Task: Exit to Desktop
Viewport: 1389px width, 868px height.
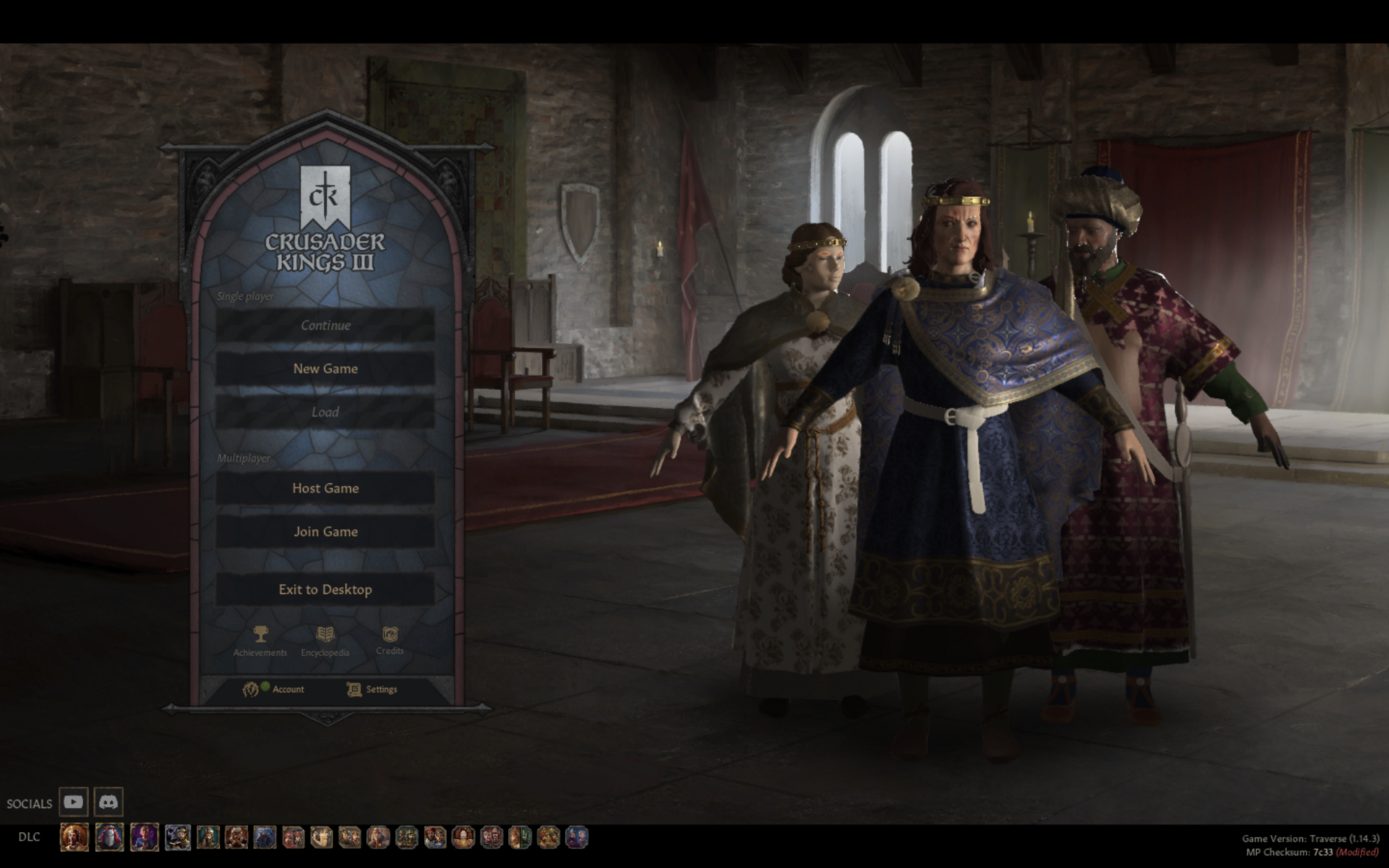Action: [326, 589]
